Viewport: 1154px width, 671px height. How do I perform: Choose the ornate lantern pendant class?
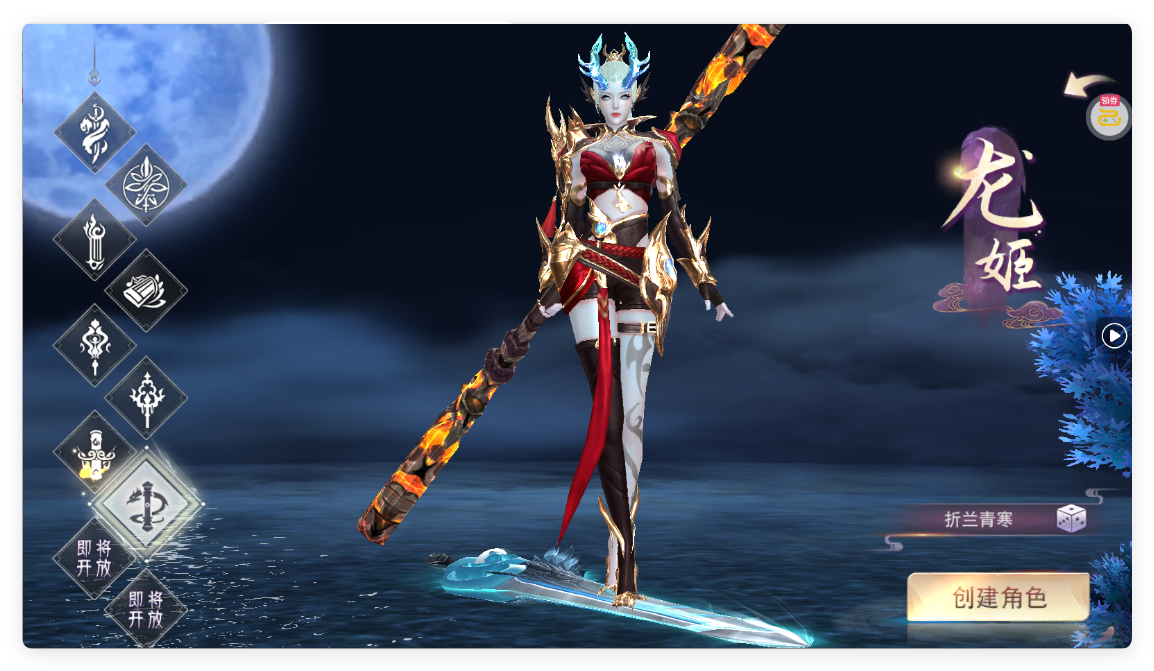(x=95, y=345)
